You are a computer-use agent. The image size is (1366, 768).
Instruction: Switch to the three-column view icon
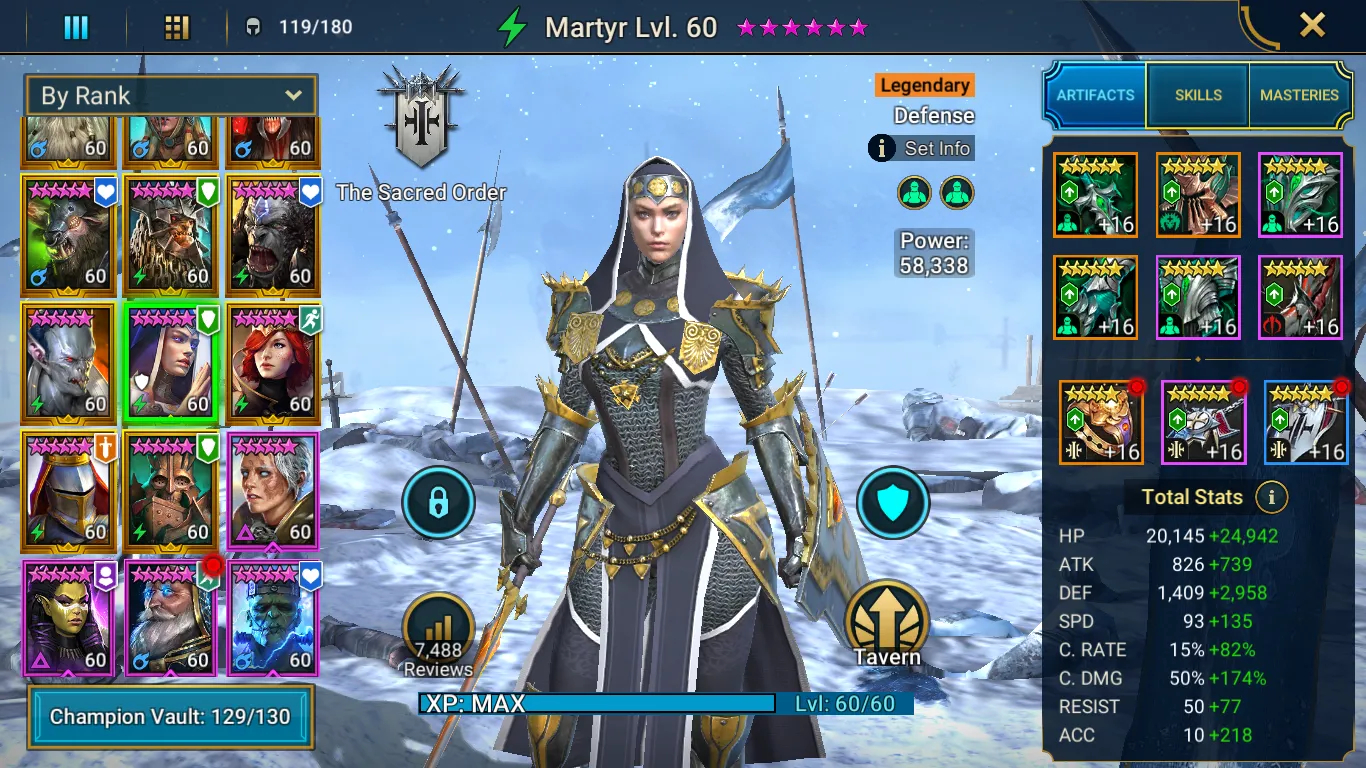(76, 27)
